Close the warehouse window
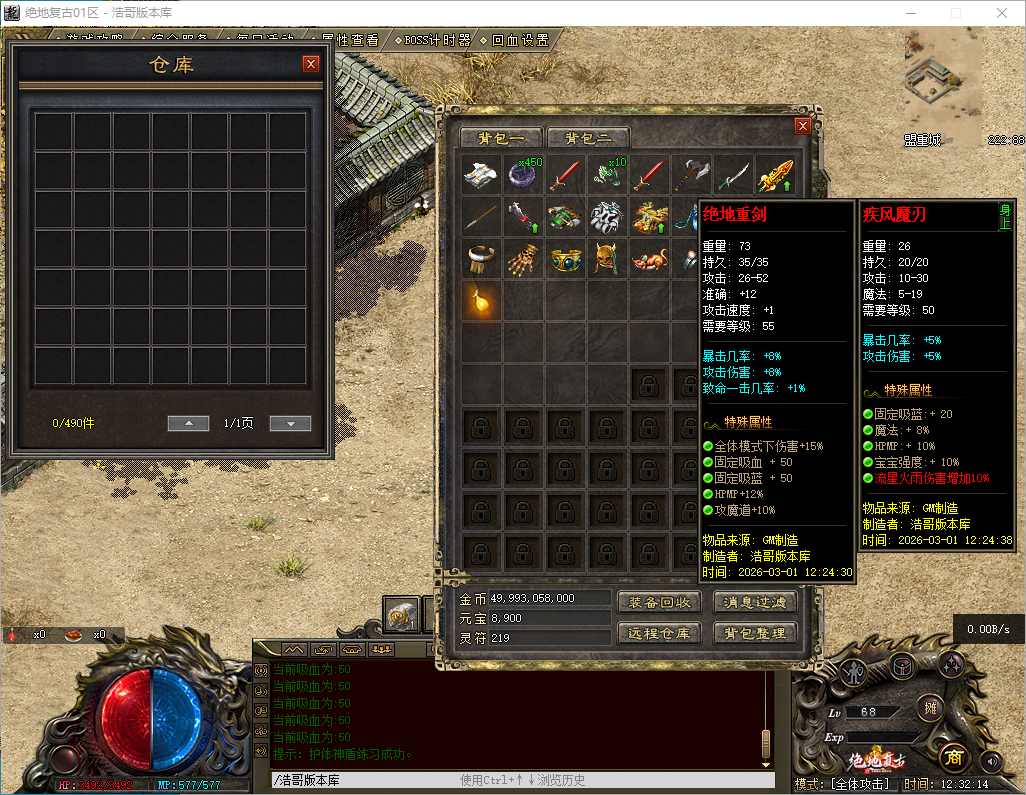Viewport: 1026px width, 795px height. 311,64
